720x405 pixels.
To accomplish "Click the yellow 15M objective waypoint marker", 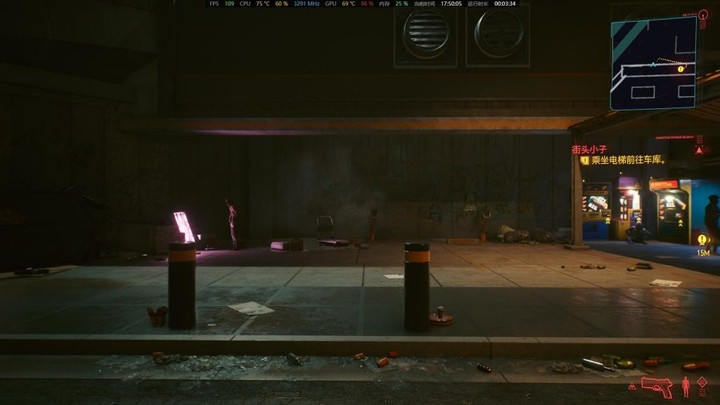I will point(703,240).
